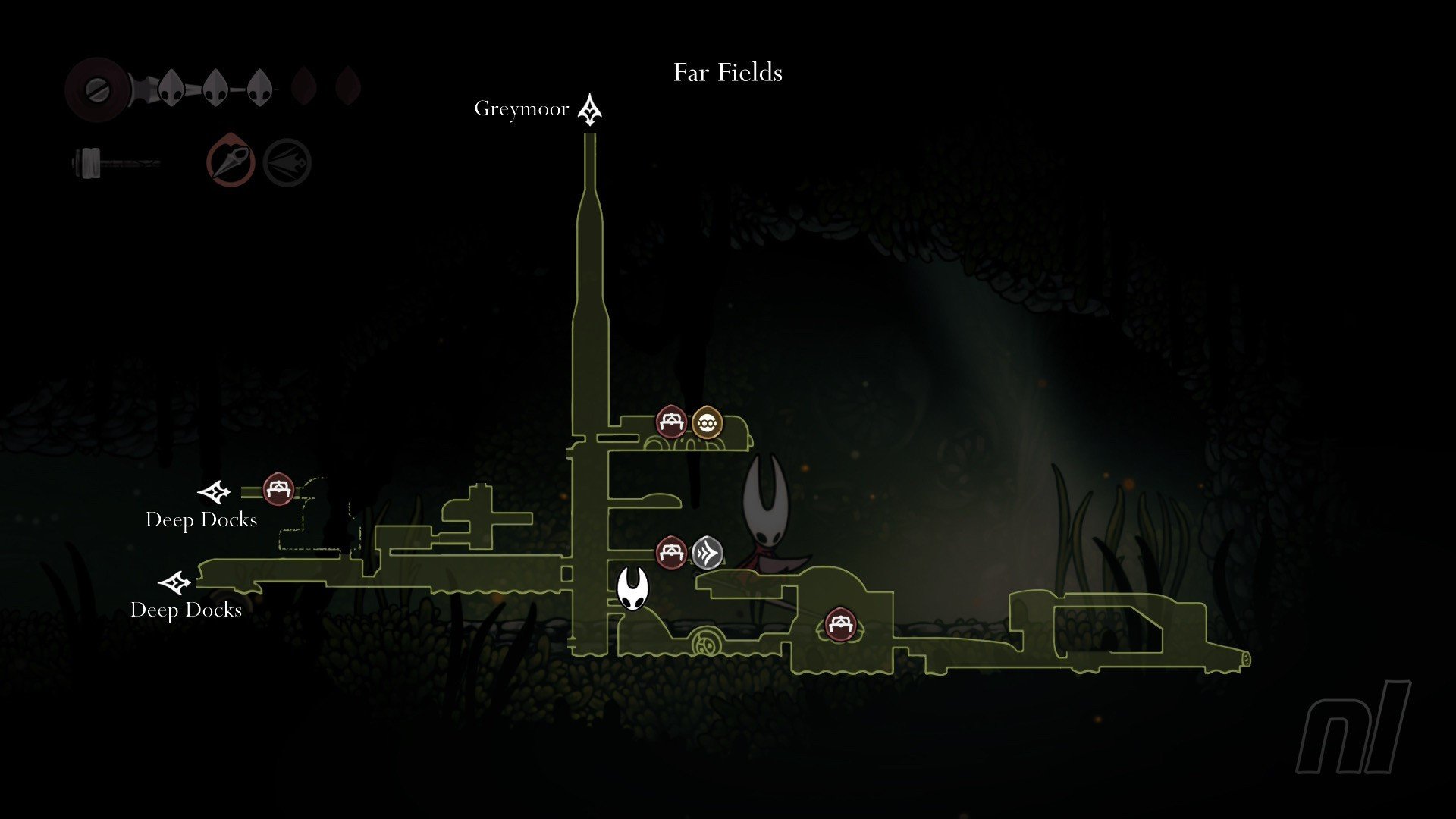Select the white Hornet head position marker
The image size is (1456, 819).
[632, 588]
